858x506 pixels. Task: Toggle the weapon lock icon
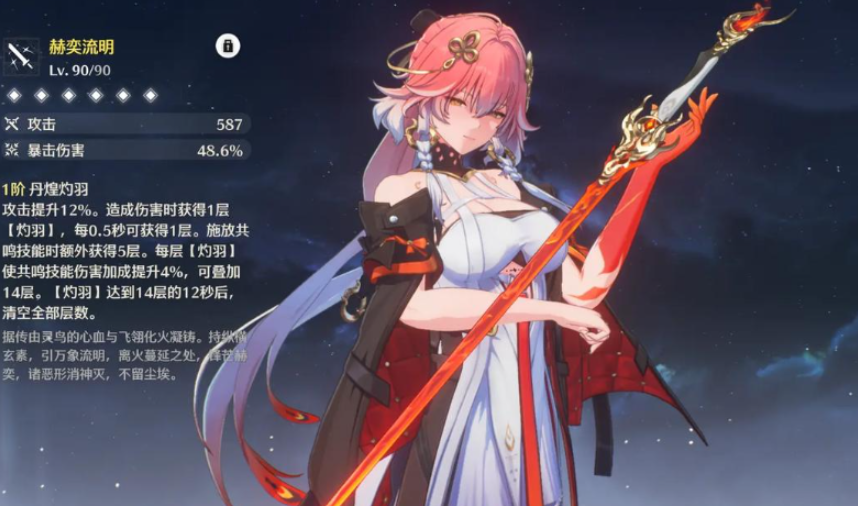[228, 46]
